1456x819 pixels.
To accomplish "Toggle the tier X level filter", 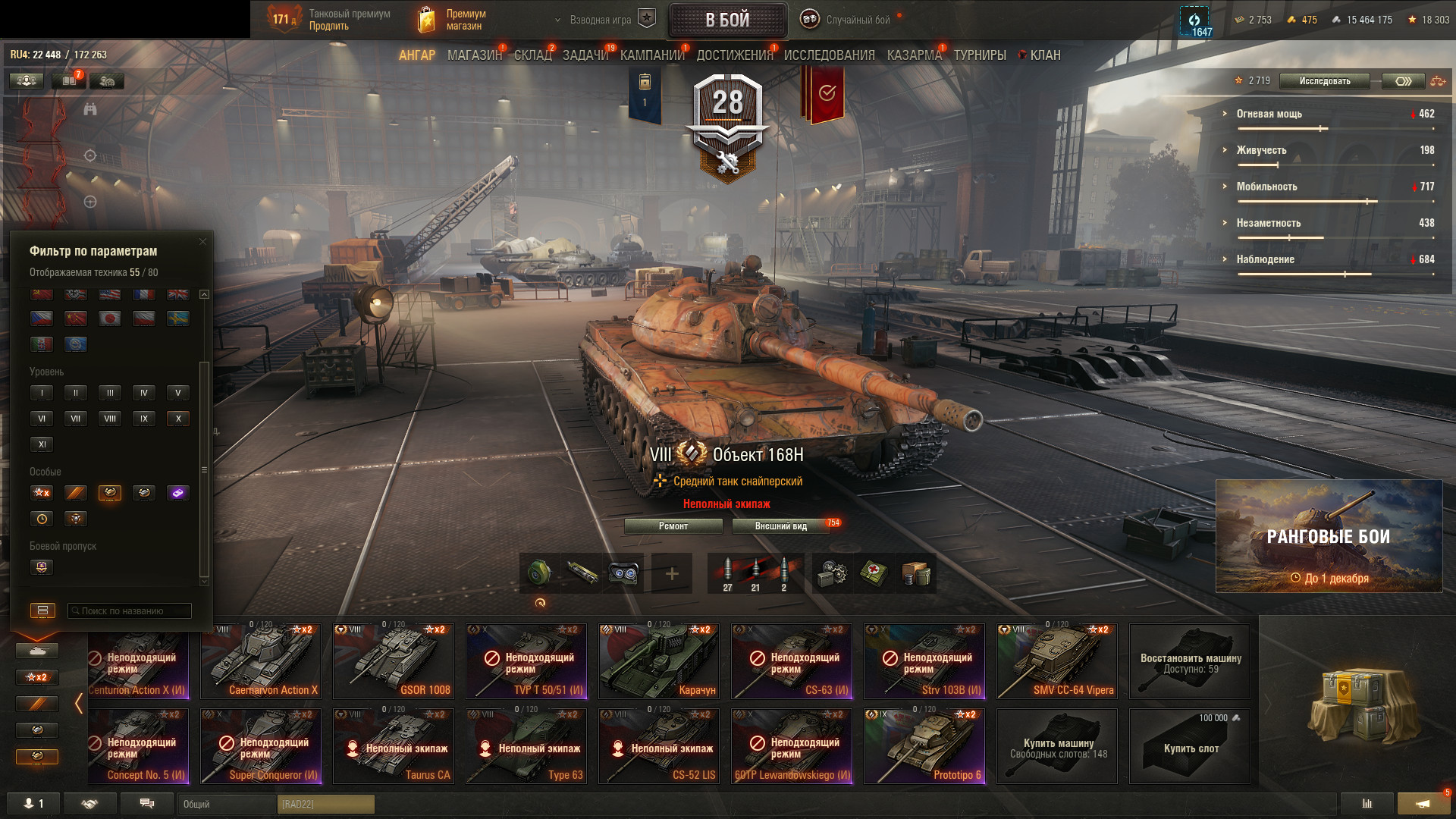I will coord(178,419).
